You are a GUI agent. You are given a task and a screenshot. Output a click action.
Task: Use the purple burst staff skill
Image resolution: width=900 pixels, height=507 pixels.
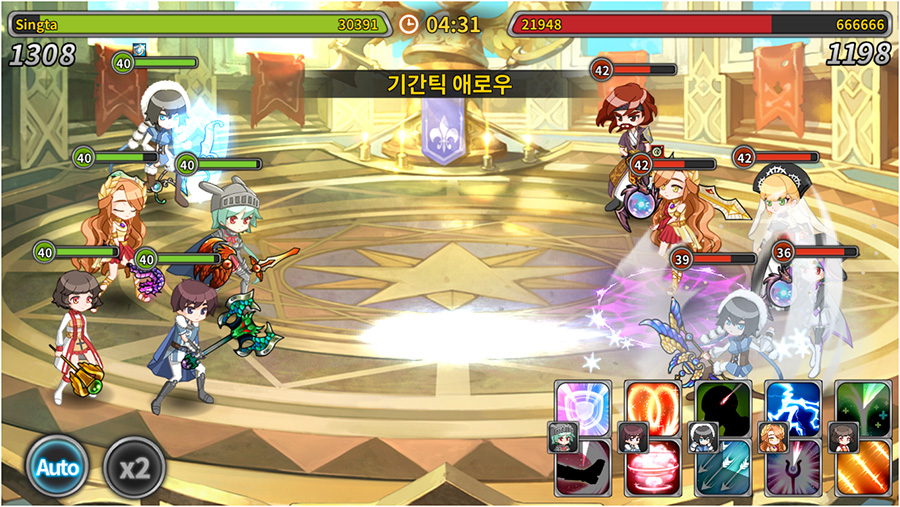click(x=796, y=470)
